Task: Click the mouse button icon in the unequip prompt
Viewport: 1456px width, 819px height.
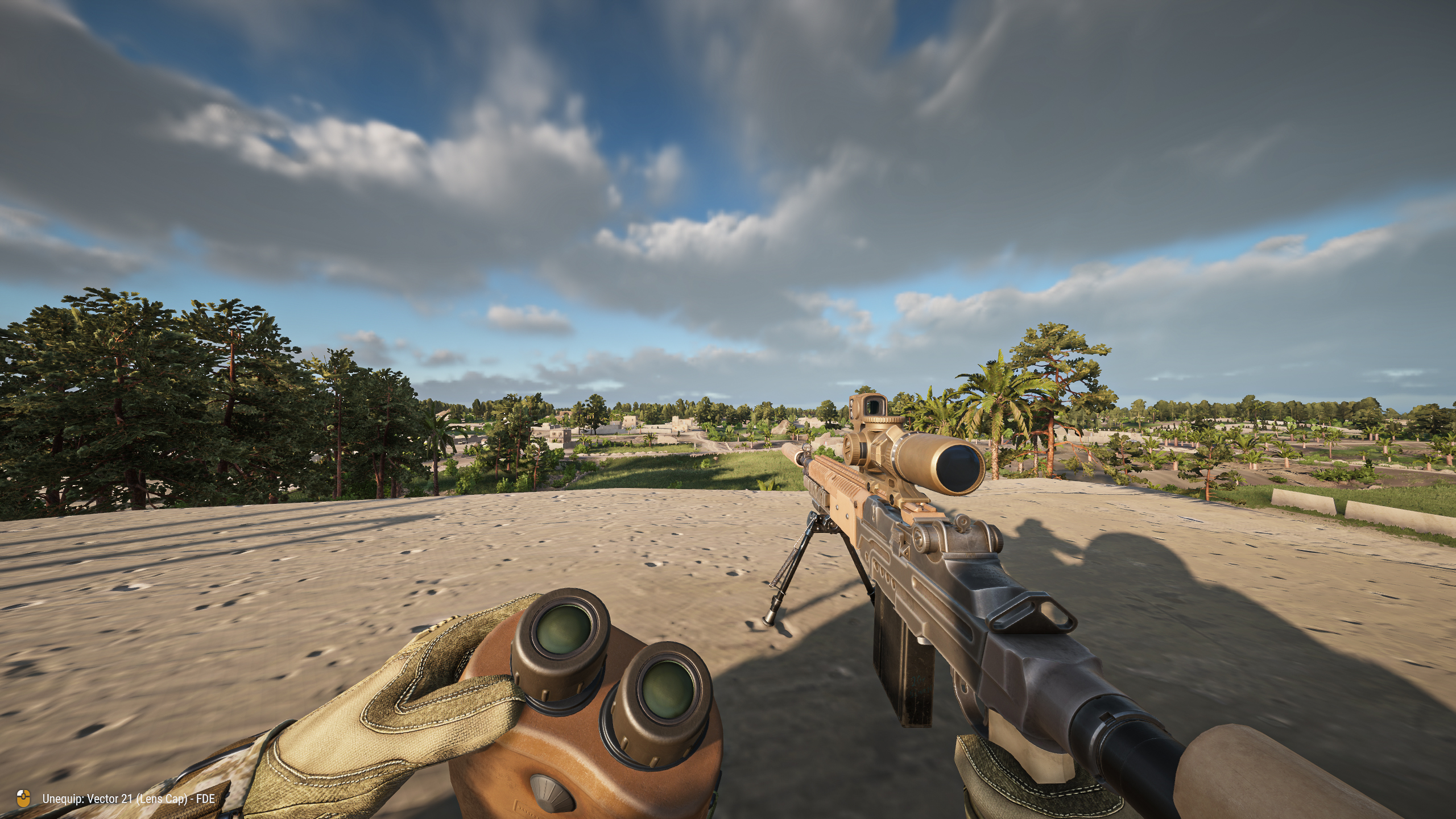Action: point(23,799)
